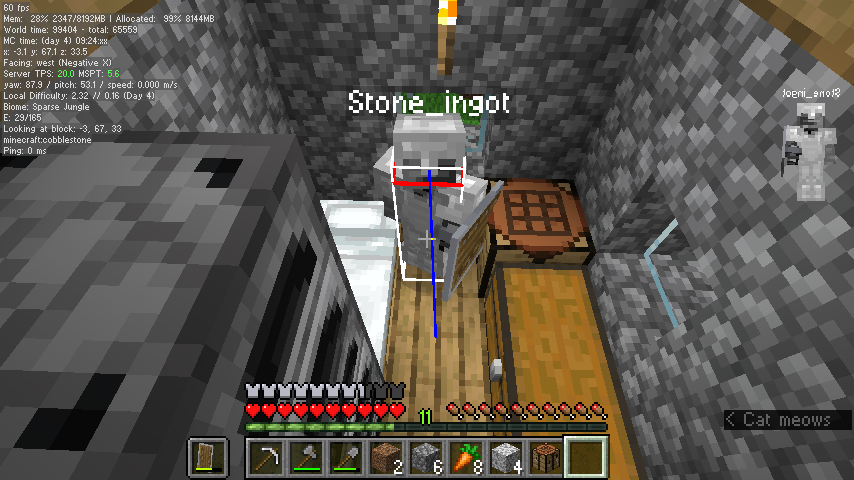The height and width of the screenshot is (480, 854).
Task: Select the pickaxe hotbar slot
Action: (267, 458)
